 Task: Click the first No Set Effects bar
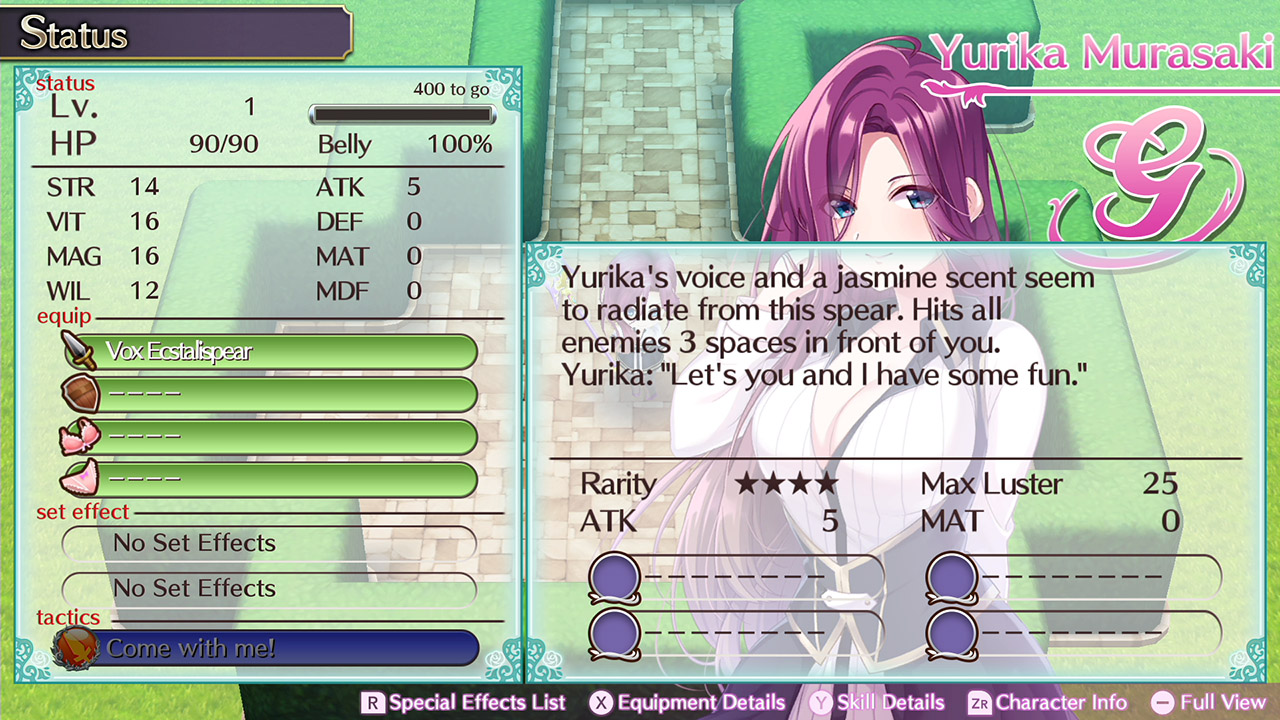(270, 543)
